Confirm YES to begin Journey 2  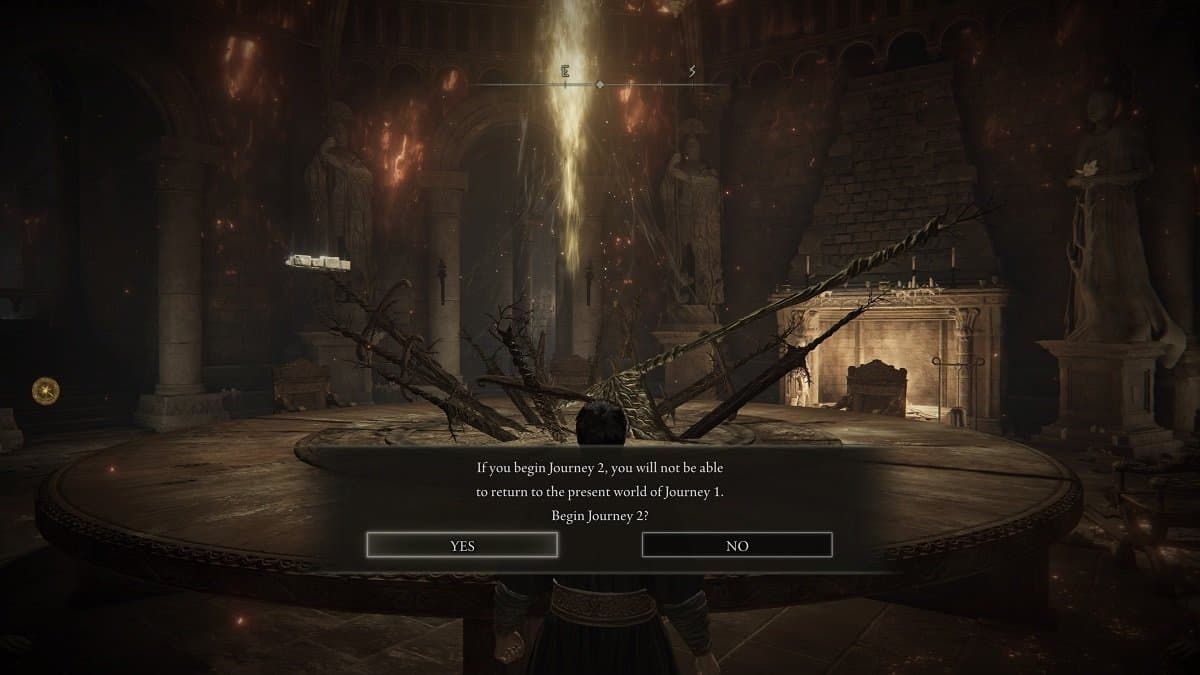pyautogui.click(x=462, y=545)
